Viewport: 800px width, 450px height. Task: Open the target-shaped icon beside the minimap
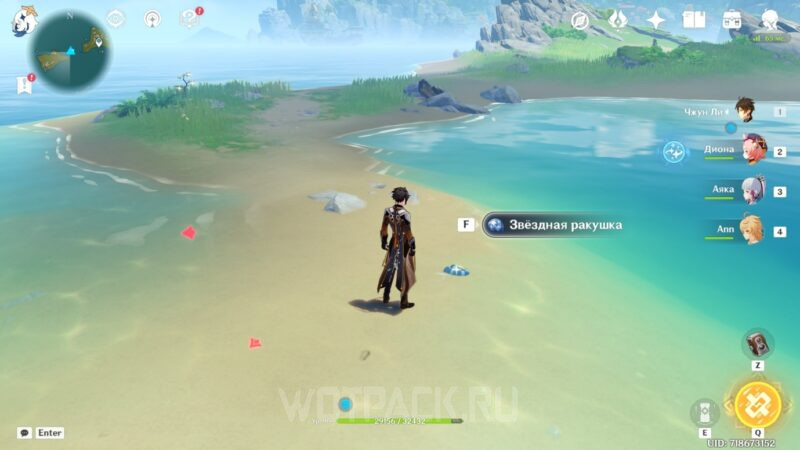click(x=116, y=18)
